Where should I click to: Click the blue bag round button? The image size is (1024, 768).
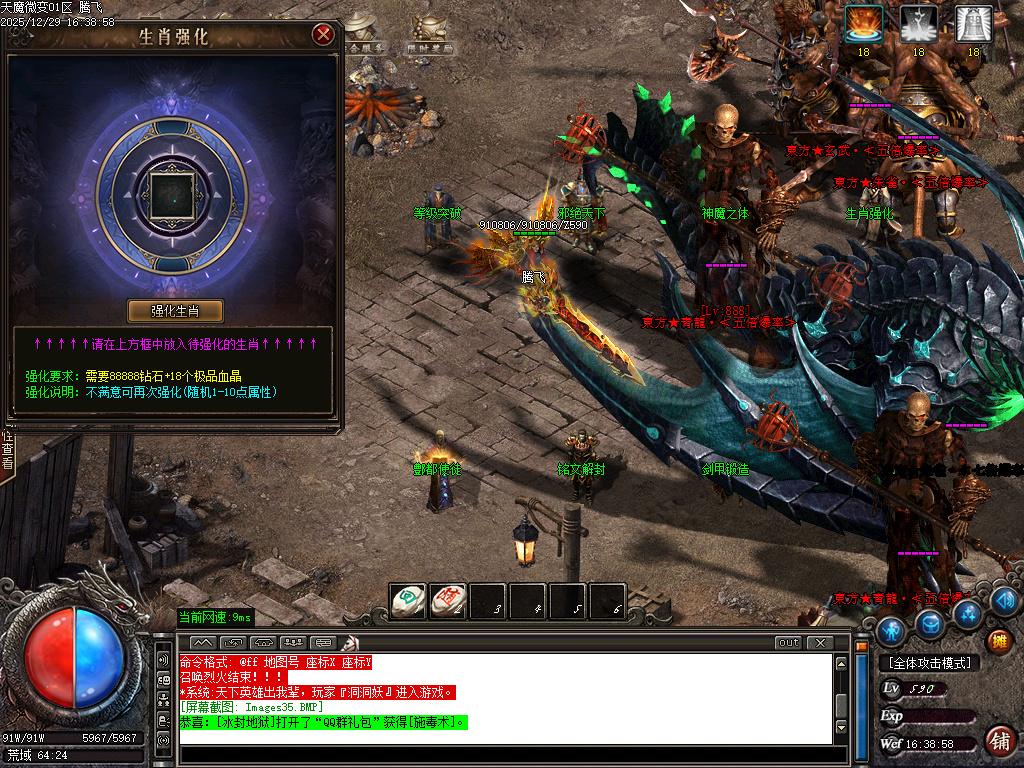pyautogui.click(x=931, y=625)
